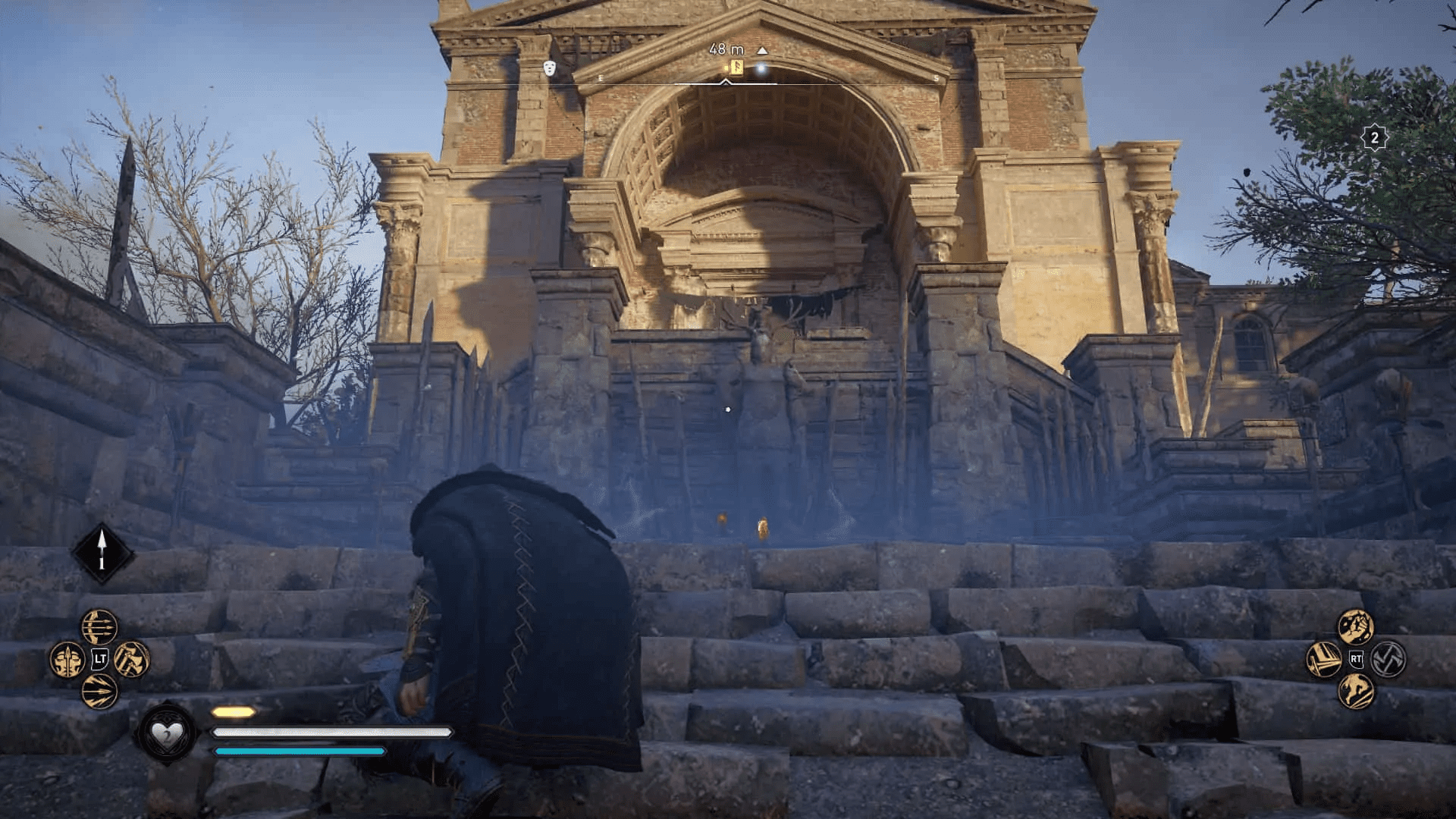This screenshot has height=819, width=1456.
Task: Click the white objective dot on compass
Action: pyautogui.click(x=761, y=67)
